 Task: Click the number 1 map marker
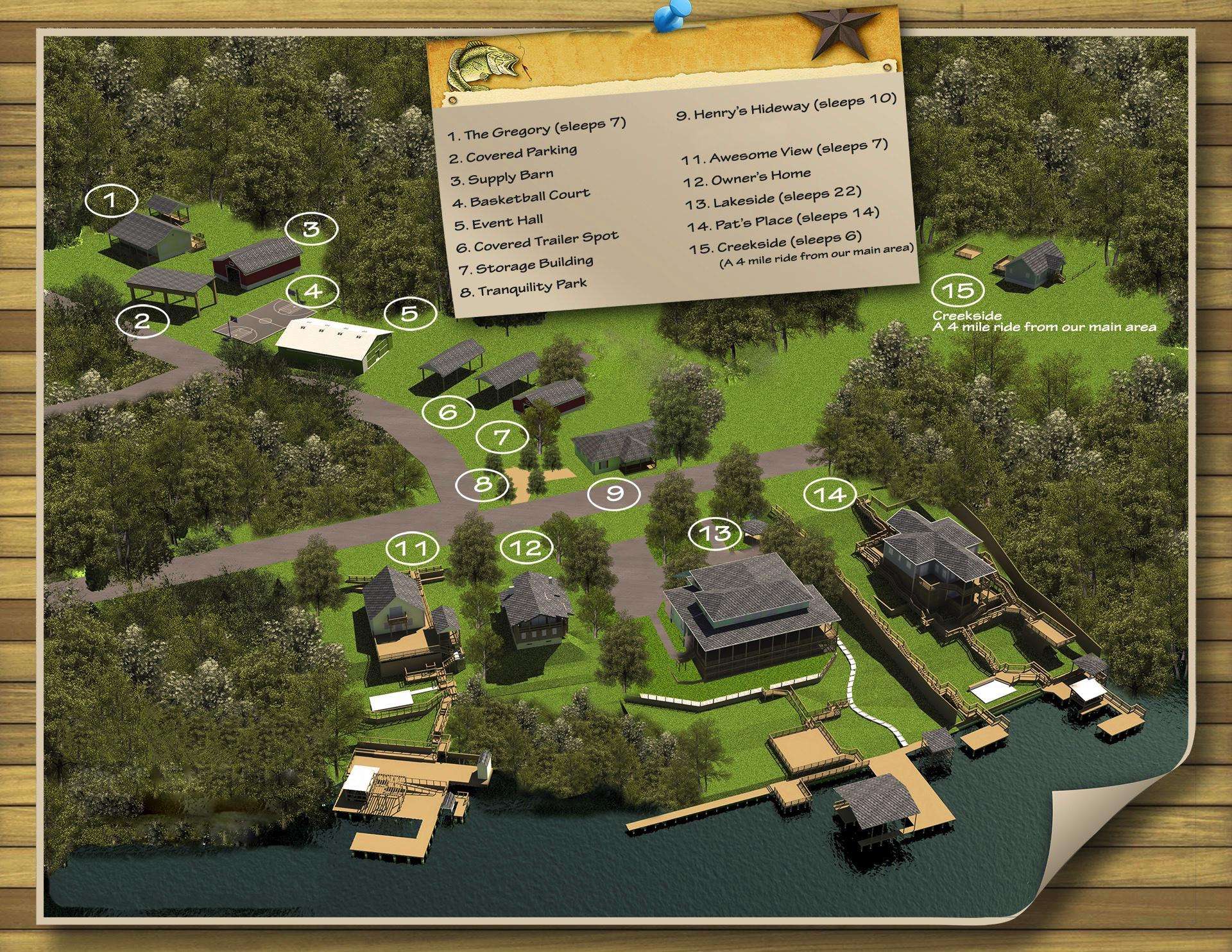tap(111, 201)
